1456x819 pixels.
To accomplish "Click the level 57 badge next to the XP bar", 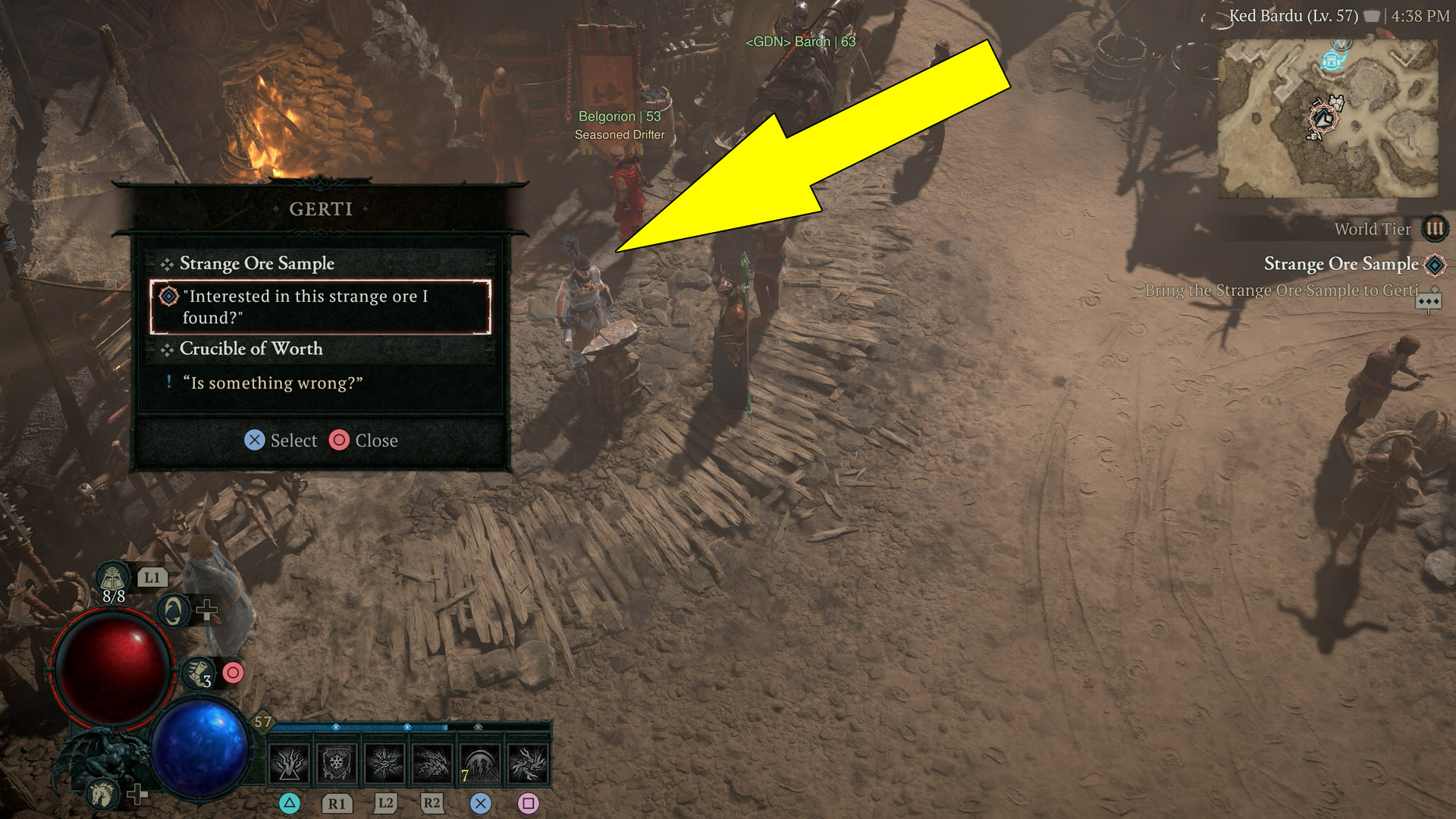I will tap(262, 723).
